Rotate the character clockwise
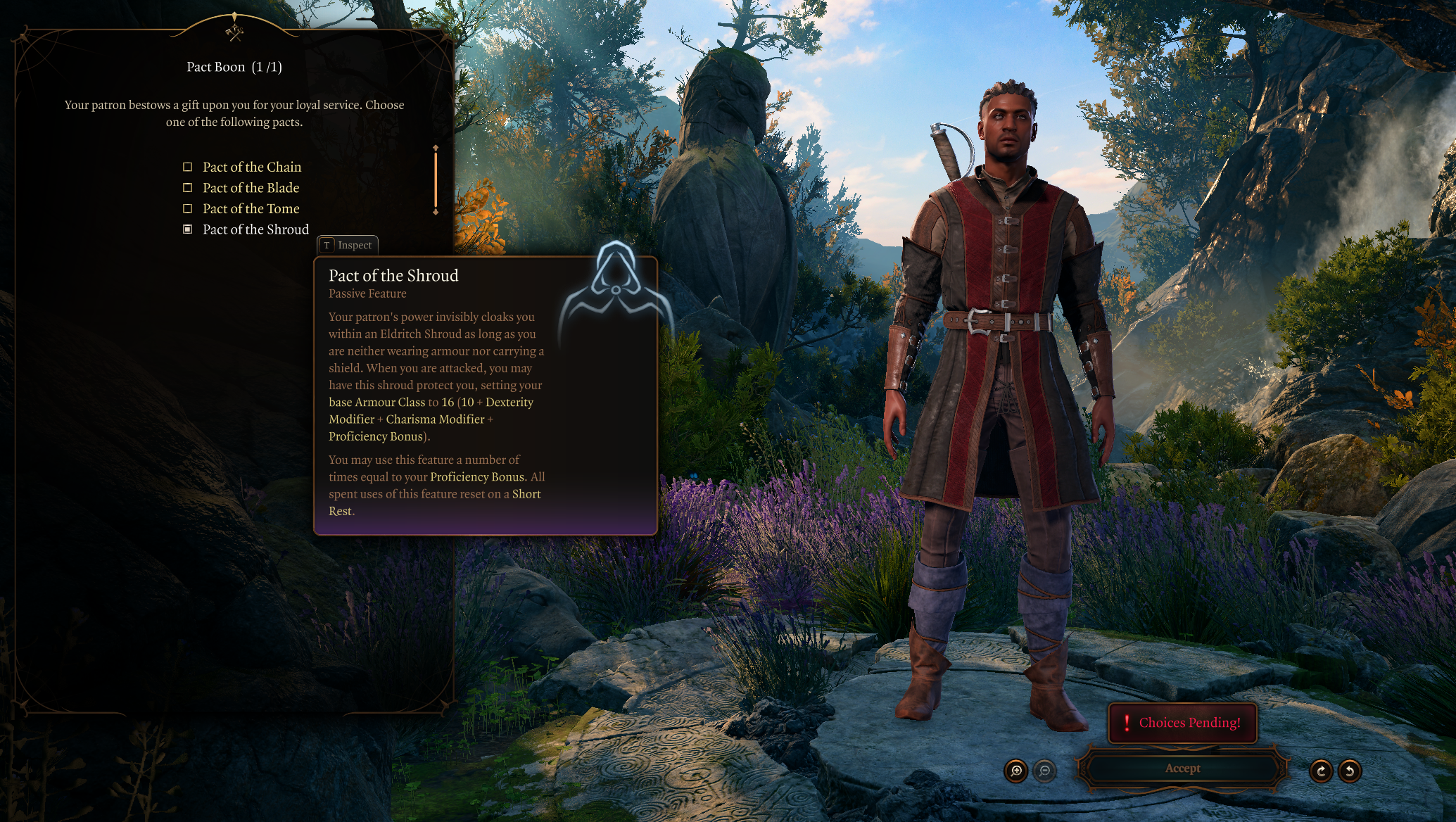 pyautogui.click(x=1321, y=771)
